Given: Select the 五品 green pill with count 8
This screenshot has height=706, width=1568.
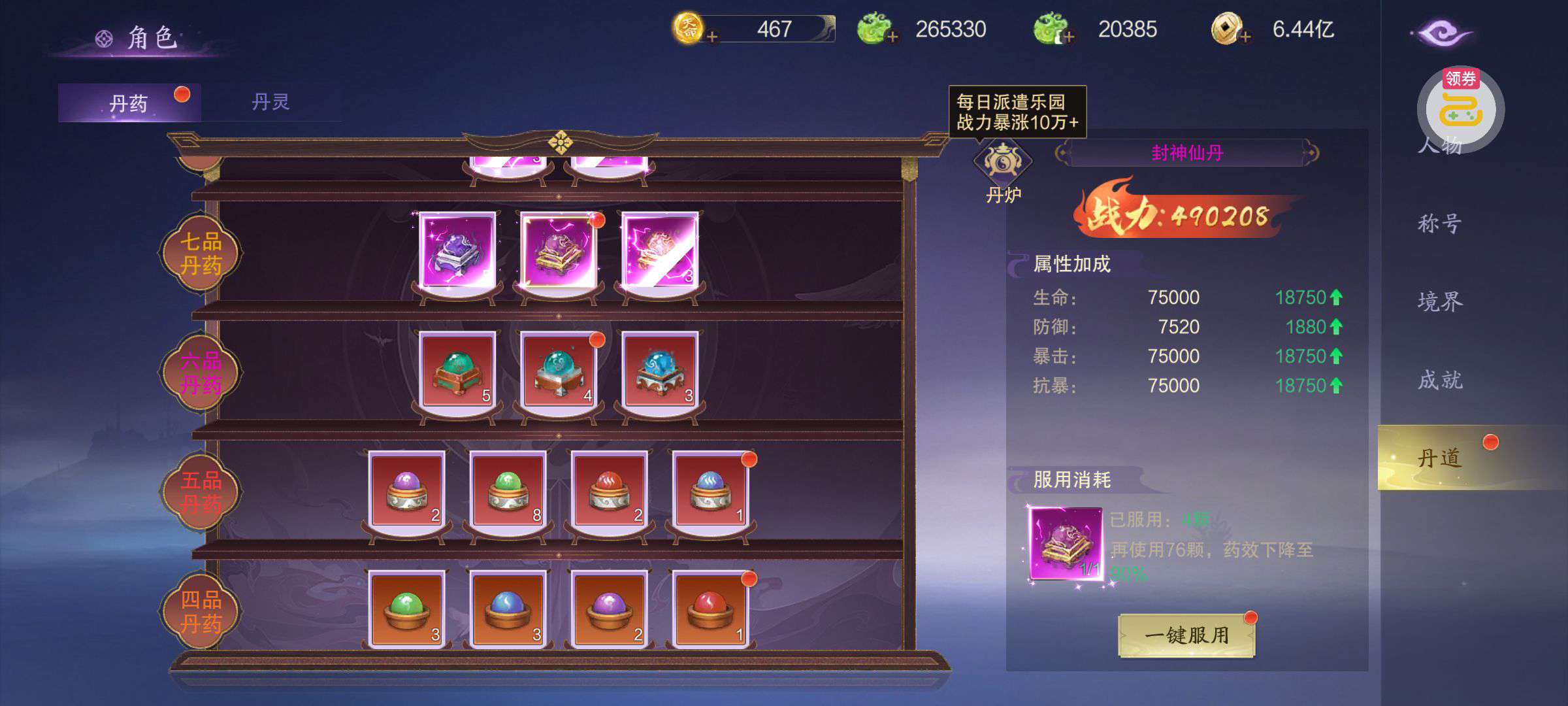Looking at the screenshot, I should pos(508,490).
